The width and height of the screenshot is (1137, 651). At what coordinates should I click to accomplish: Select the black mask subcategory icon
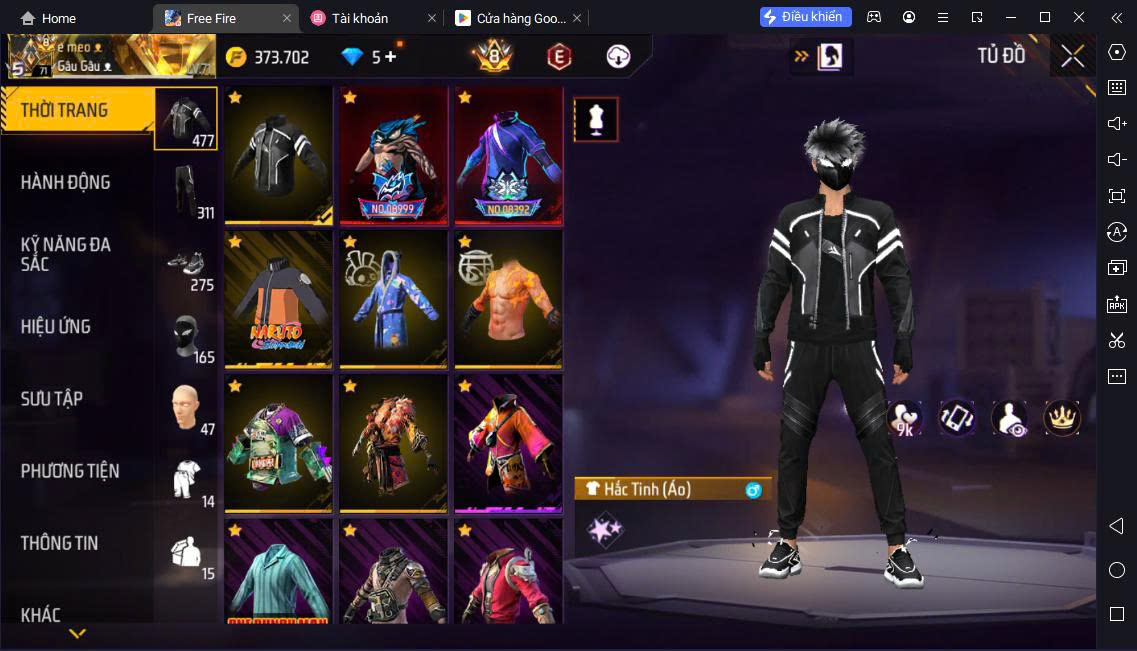click(187, 335)
